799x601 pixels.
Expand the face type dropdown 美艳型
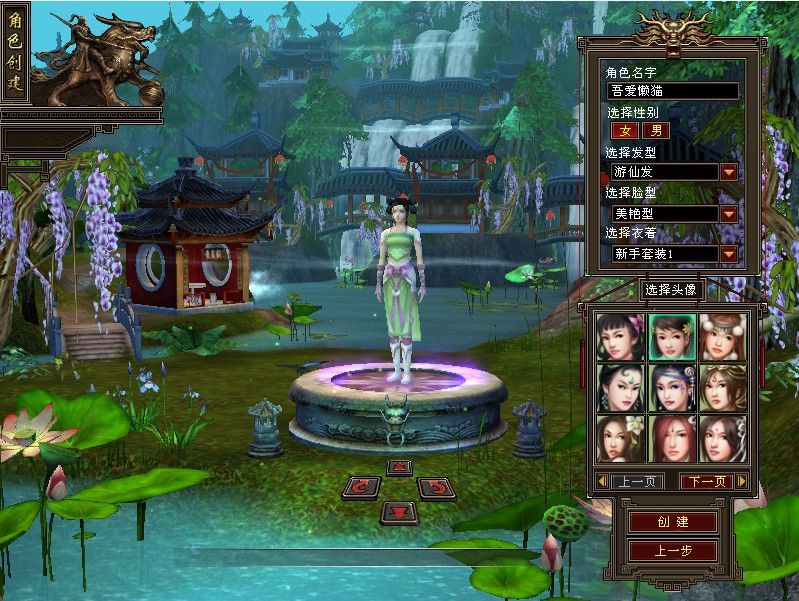pyautogui.click(x=729, y=213)
